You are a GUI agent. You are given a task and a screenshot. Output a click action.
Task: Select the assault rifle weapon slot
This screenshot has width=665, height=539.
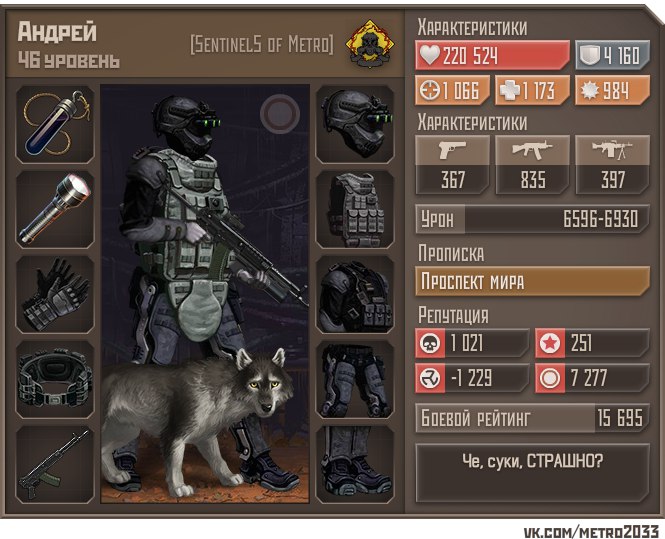[56, 465]
